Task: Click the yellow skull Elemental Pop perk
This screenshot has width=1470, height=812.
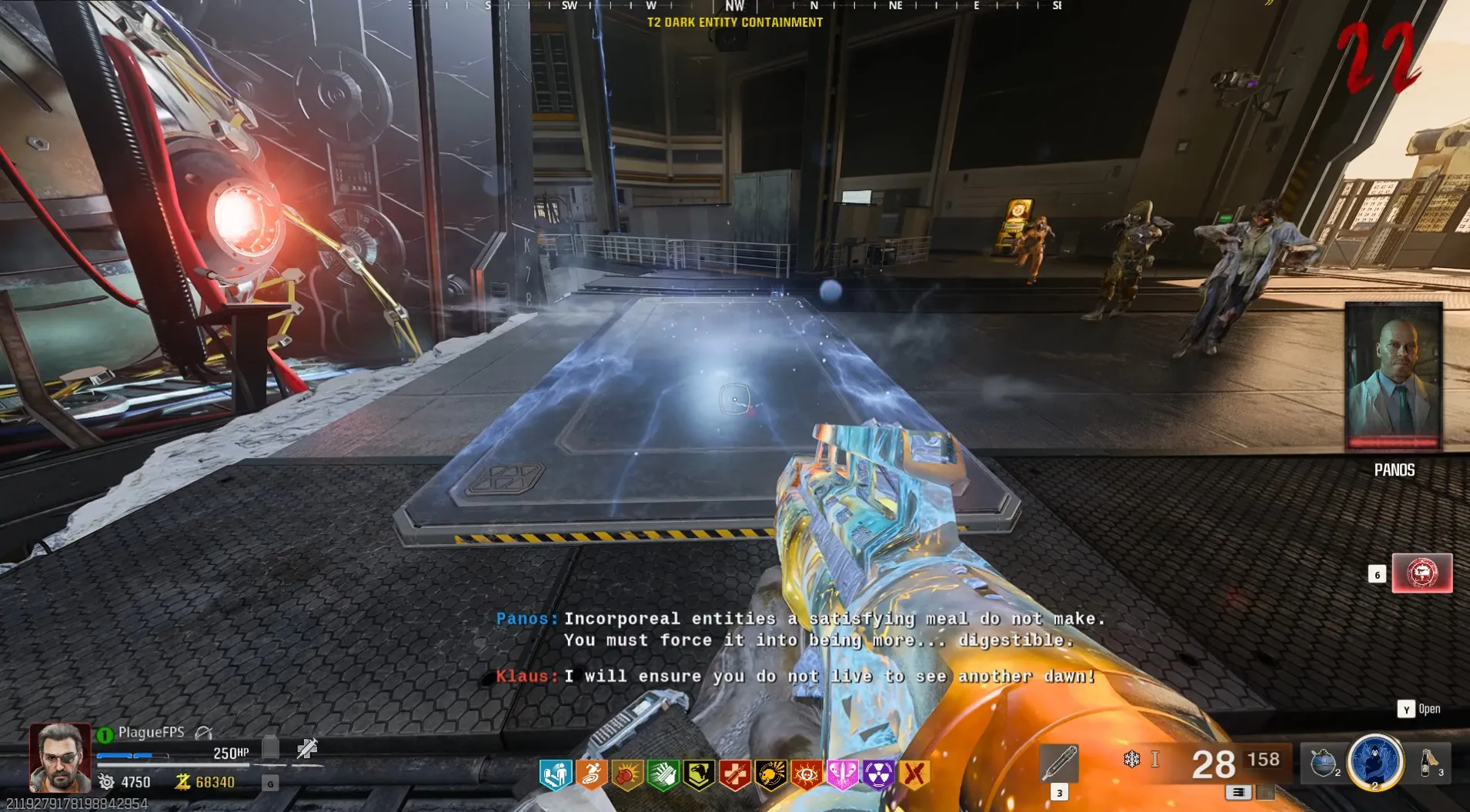Action: tap(770, 775)
